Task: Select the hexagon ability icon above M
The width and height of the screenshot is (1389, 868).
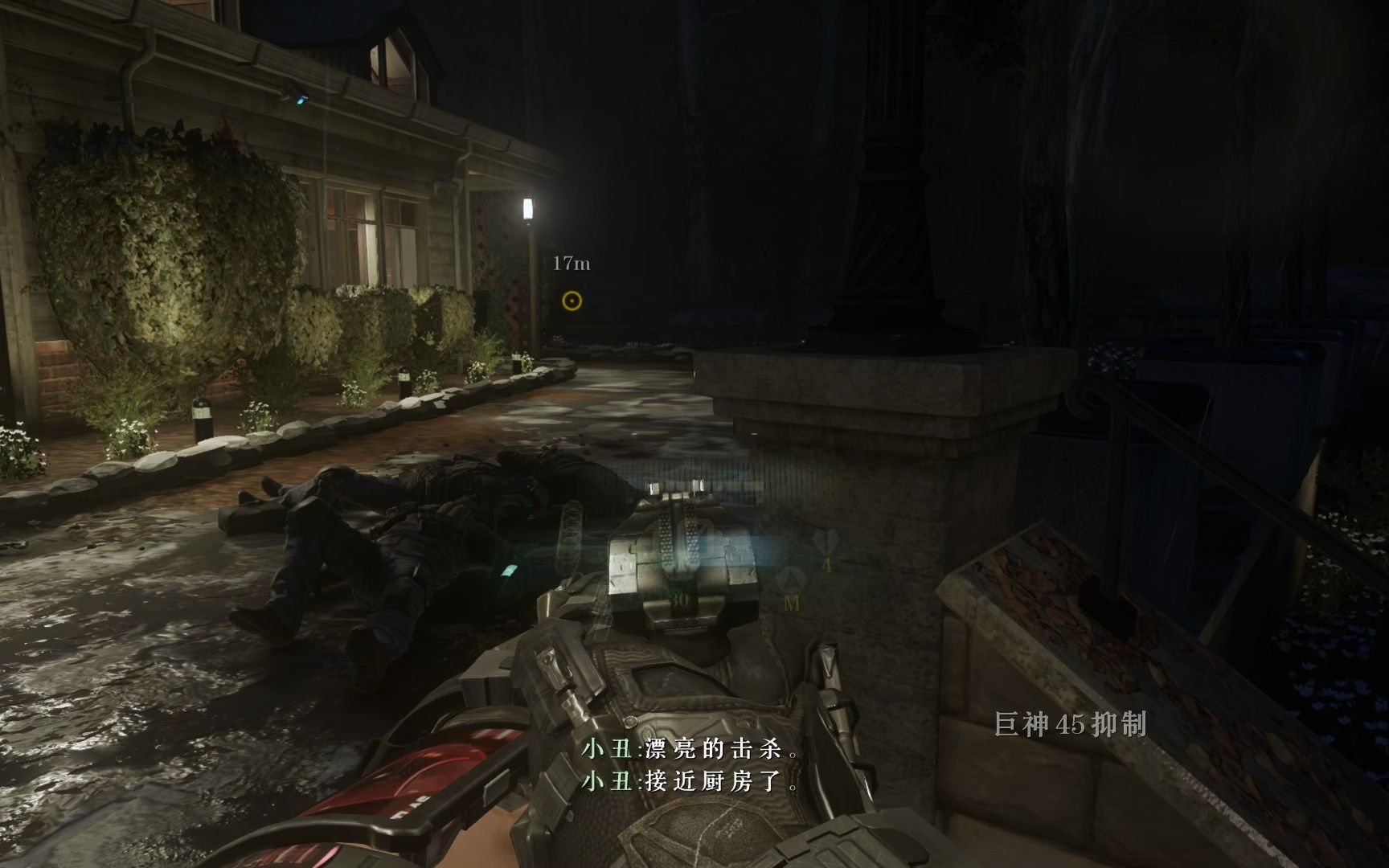Action: point(792,580)
